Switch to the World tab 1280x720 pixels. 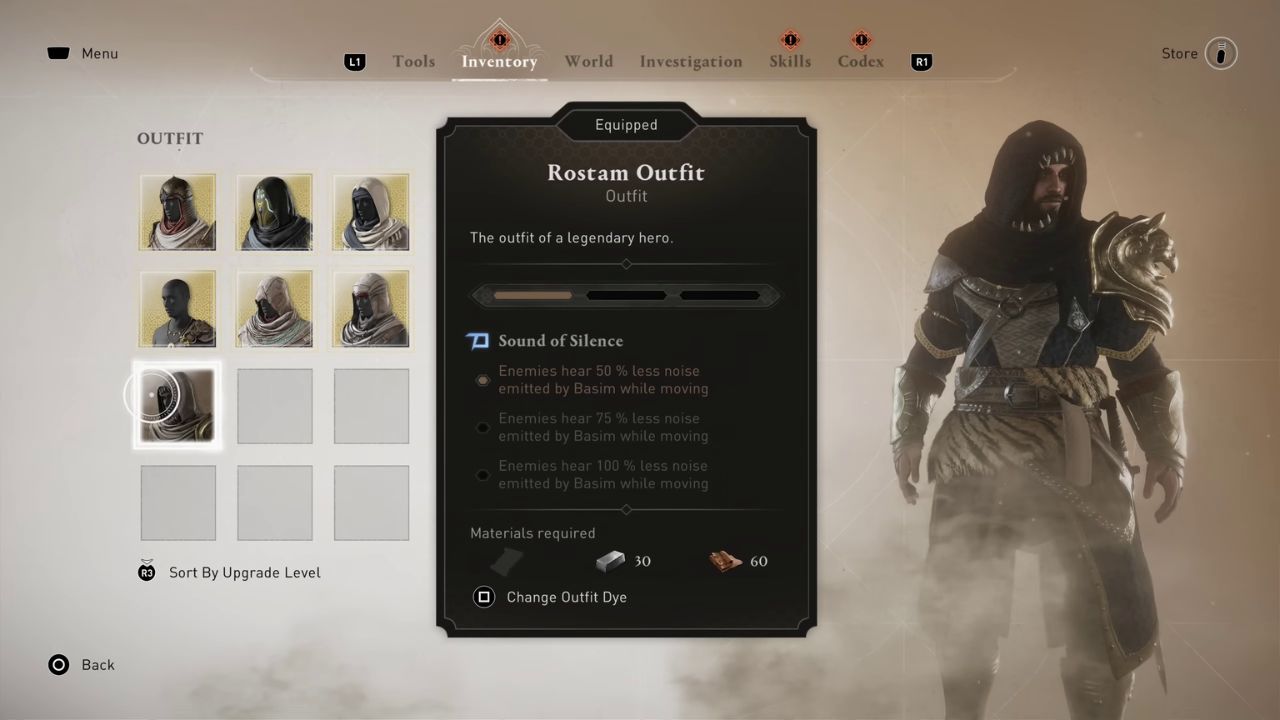tap(589, 61)
